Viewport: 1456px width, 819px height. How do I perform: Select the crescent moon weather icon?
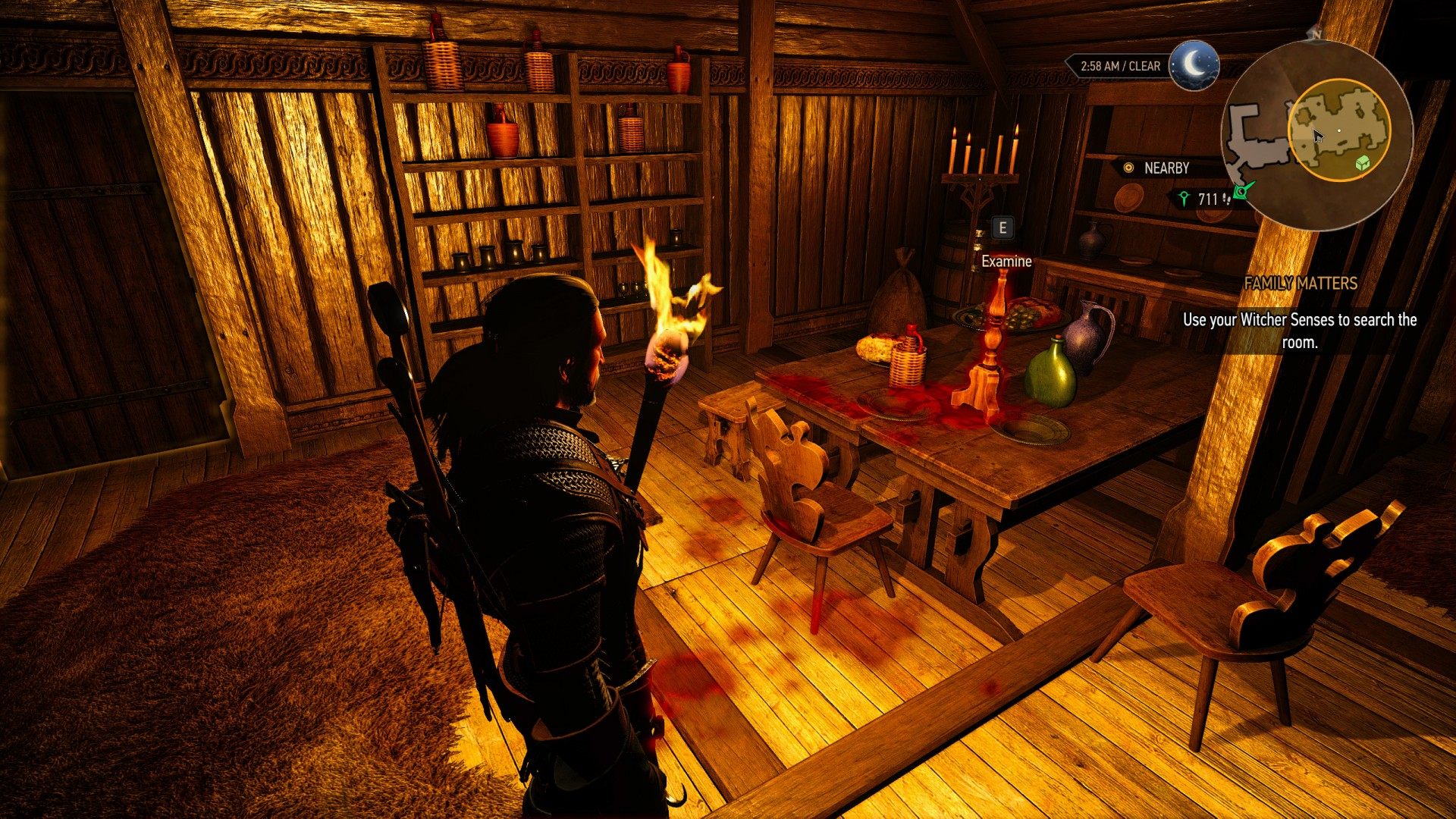click(1194, 65)
